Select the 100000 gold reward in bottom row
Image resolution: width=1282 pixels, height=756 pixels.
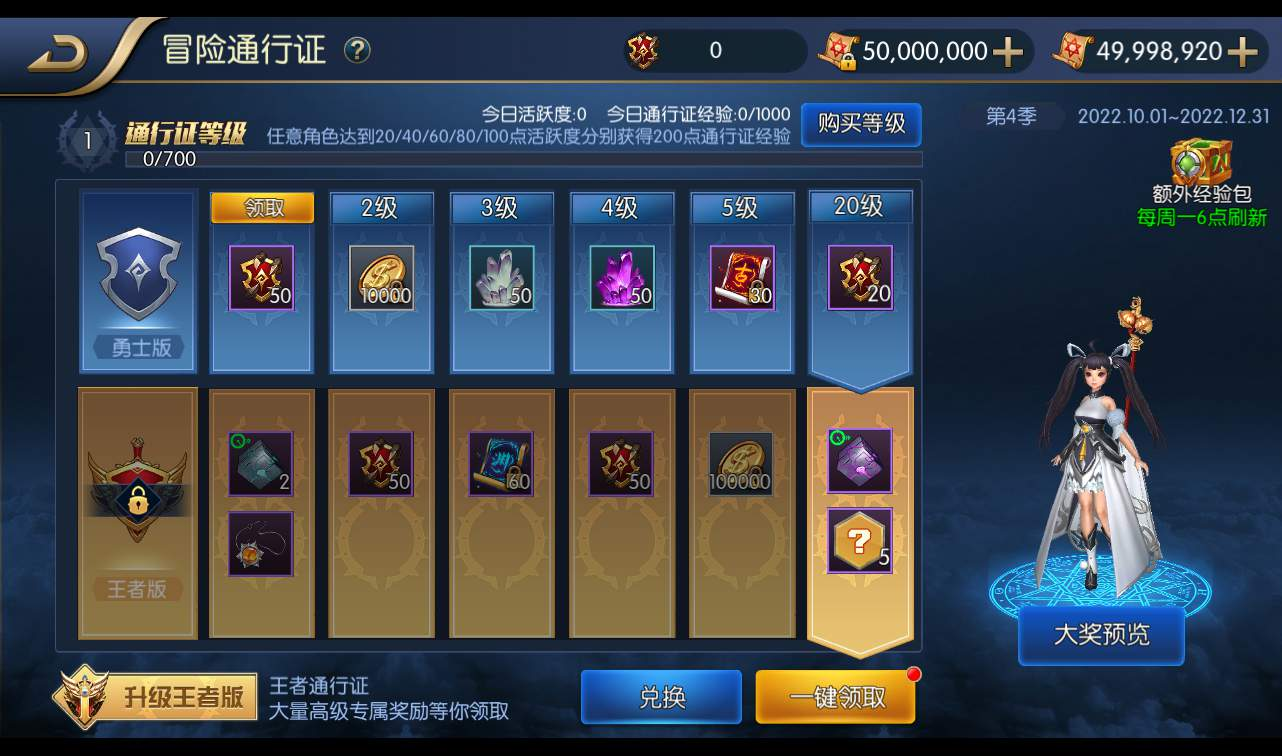740,462
